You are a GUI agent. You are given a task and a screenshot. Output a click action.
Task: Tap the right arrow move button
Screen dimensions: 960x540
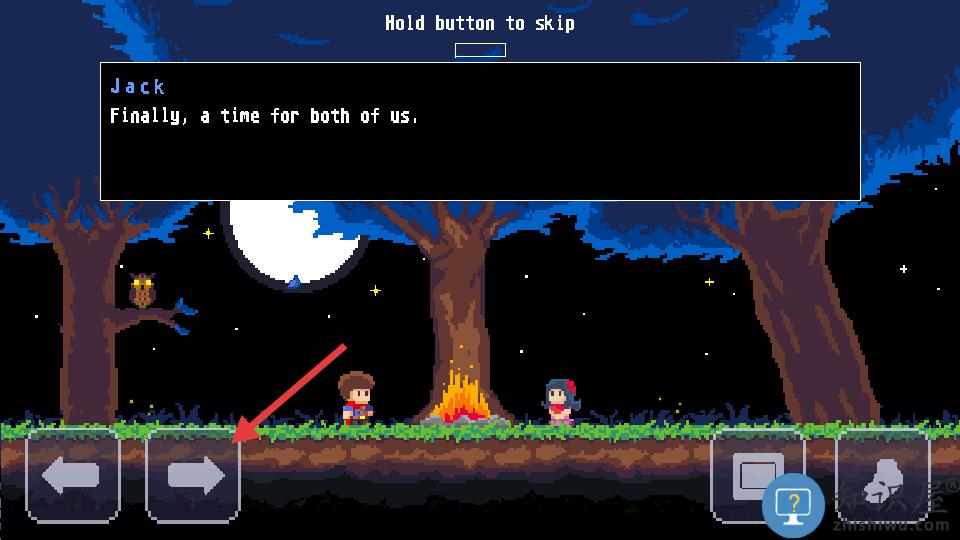point(194,476)
